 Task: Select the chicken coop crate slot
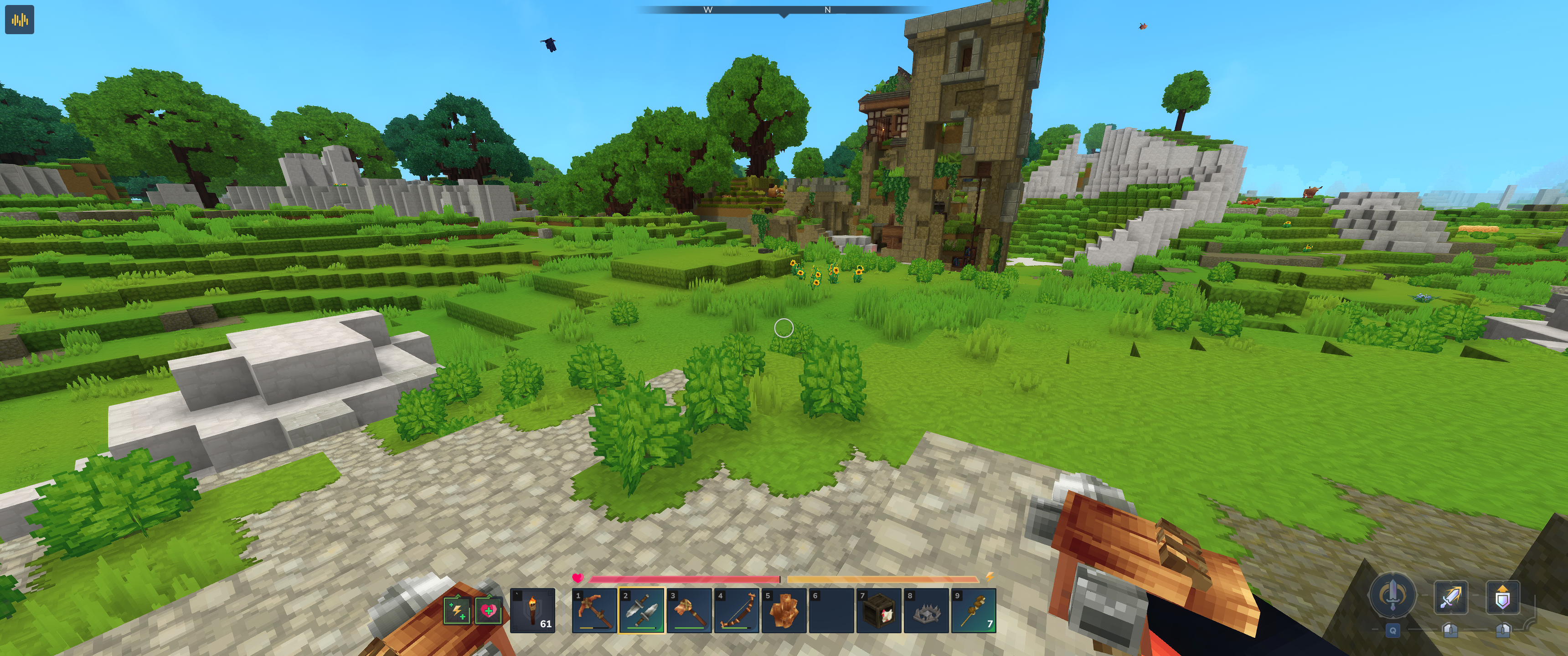pyautogui.click(x=879, y=610)
